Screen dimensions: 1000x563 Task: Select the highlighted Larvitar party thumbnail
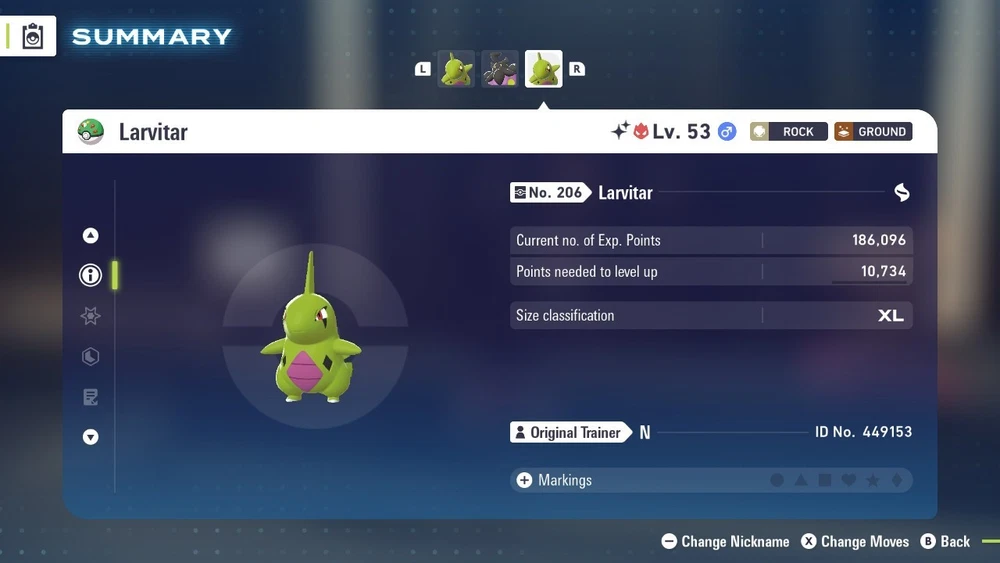coord(544,69)
